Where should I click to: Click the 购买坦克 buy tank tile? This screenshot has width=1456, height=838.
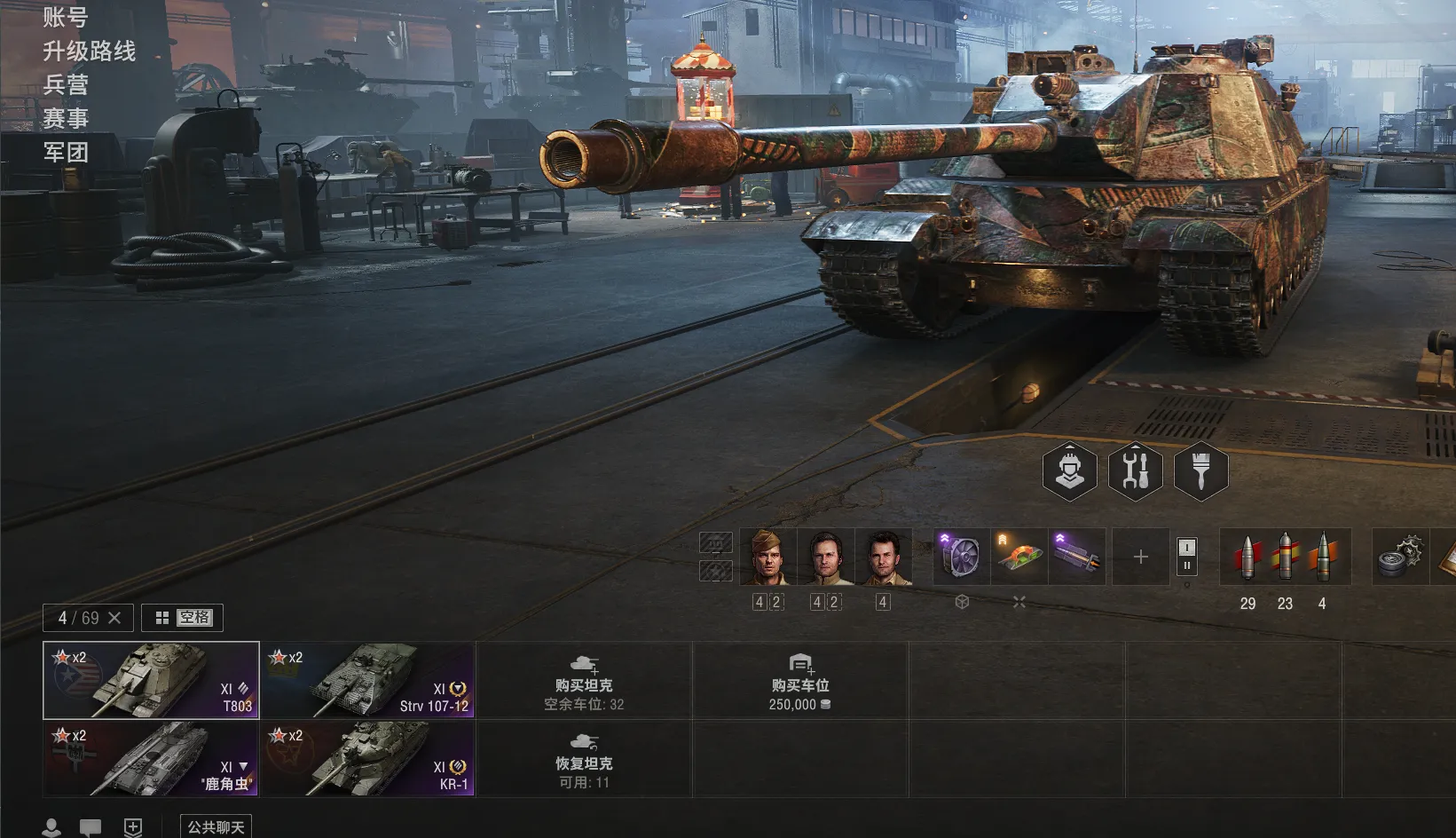(584, 680)
